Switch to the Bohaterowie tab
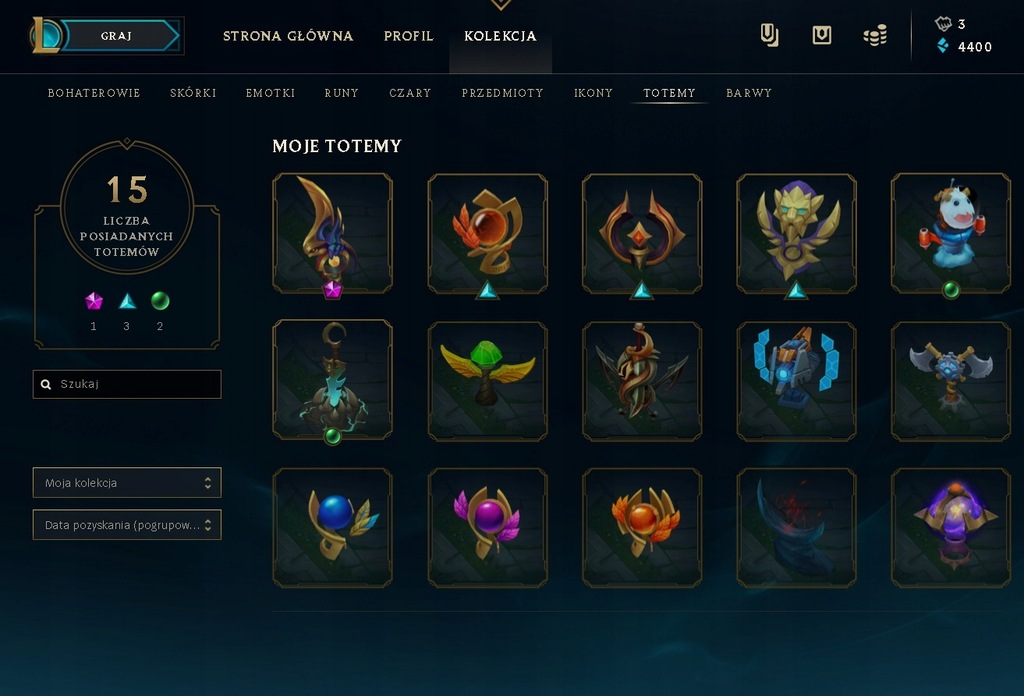 tap(94, 93)
